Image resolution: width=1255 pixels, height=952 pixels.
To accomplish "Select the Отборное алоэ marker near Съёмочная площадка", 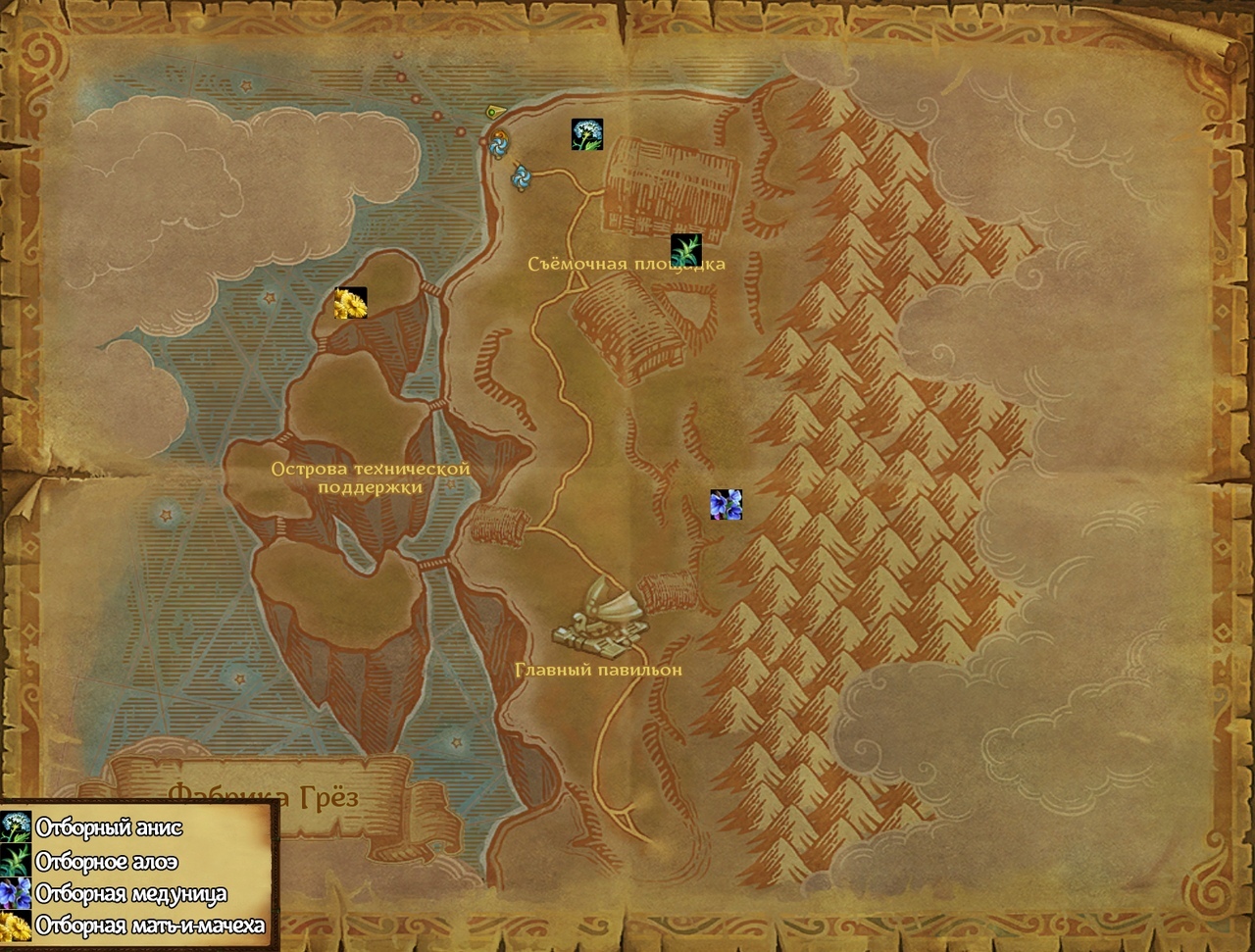I will click(x=686, y=250).
